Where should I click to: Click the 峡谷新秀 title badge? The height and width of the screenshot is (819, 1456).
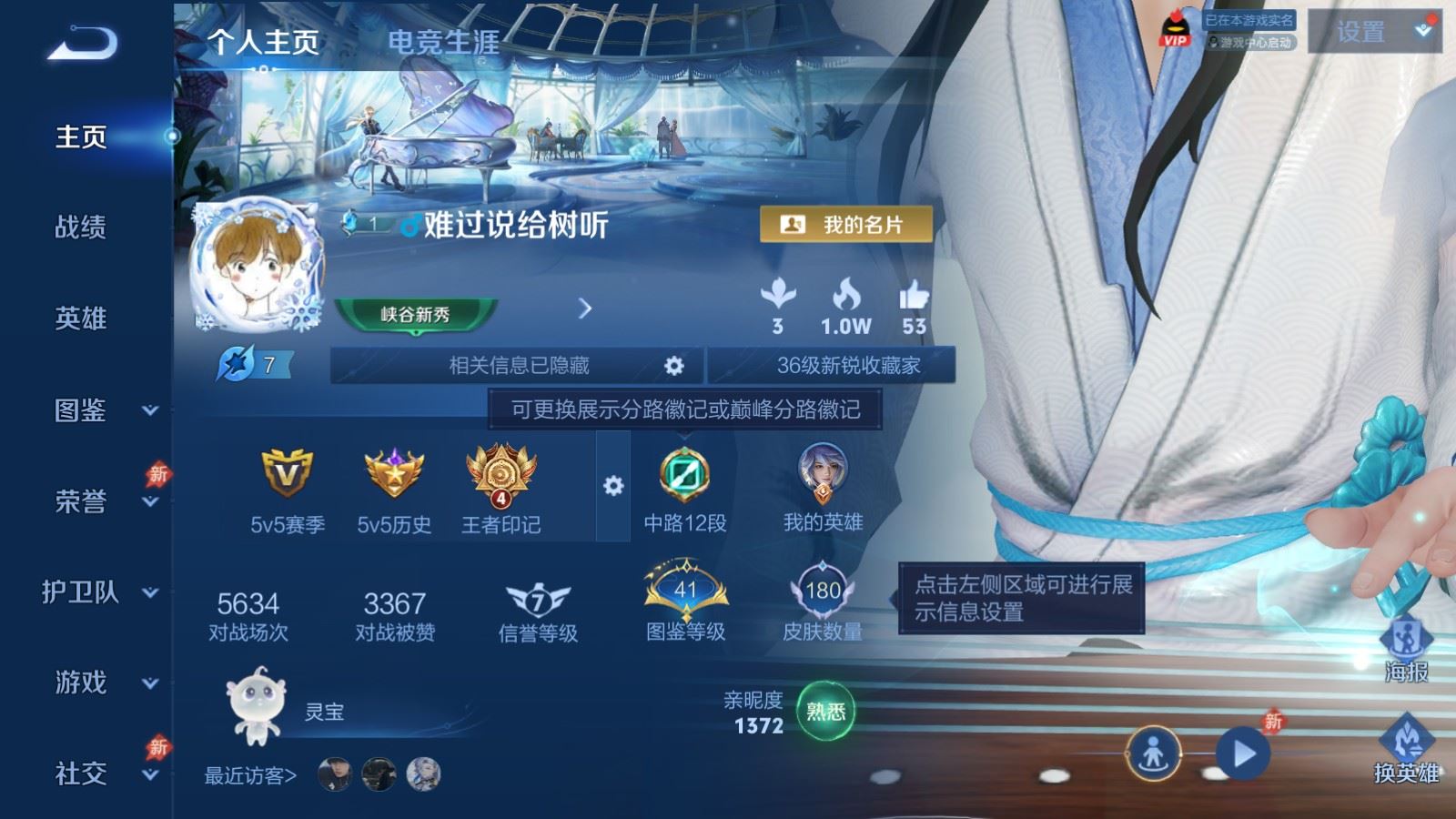click(415, 315)
